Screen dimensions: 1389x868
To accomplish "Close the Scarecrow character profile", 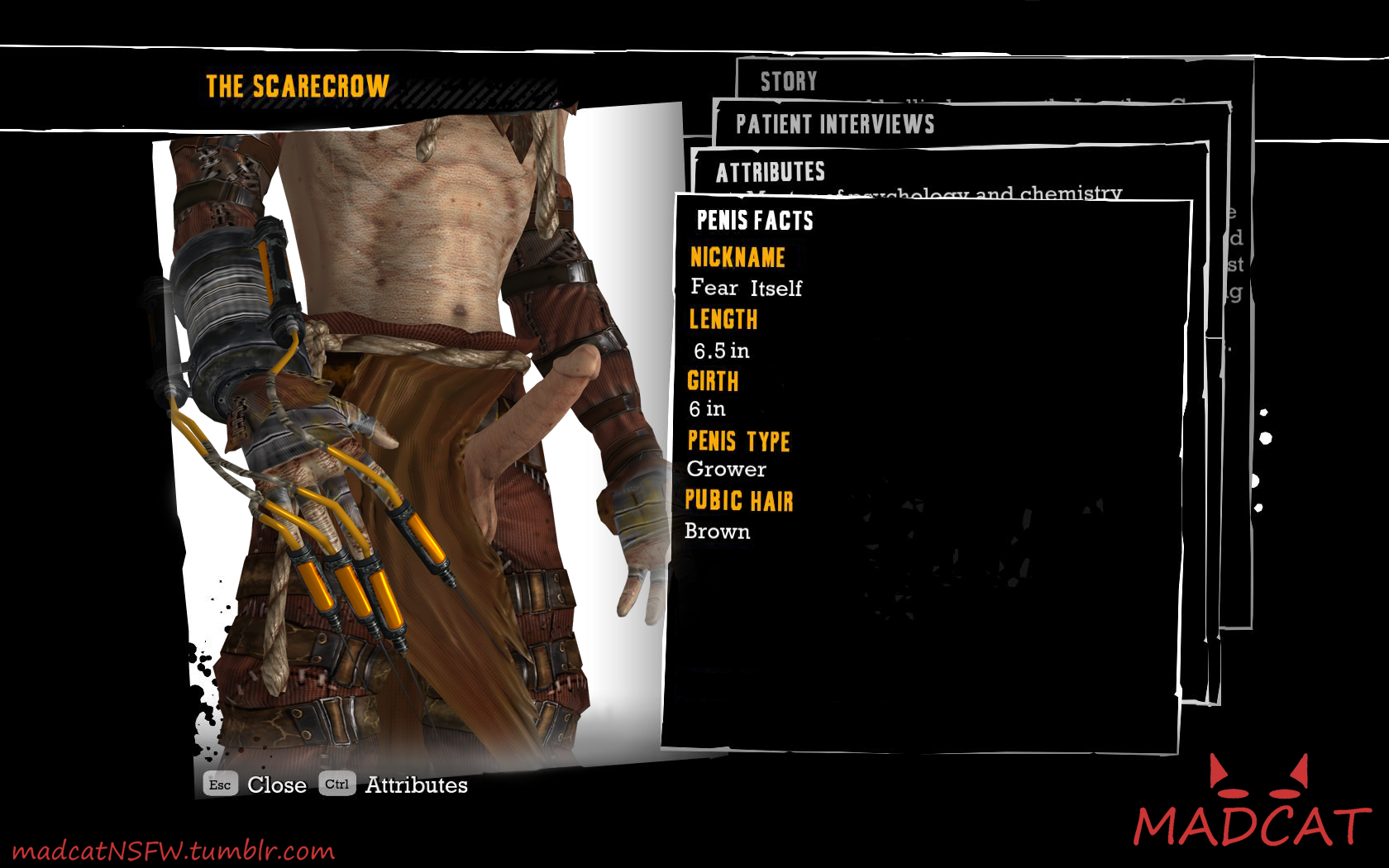I will pyautogui.click(x=255, y=785).
